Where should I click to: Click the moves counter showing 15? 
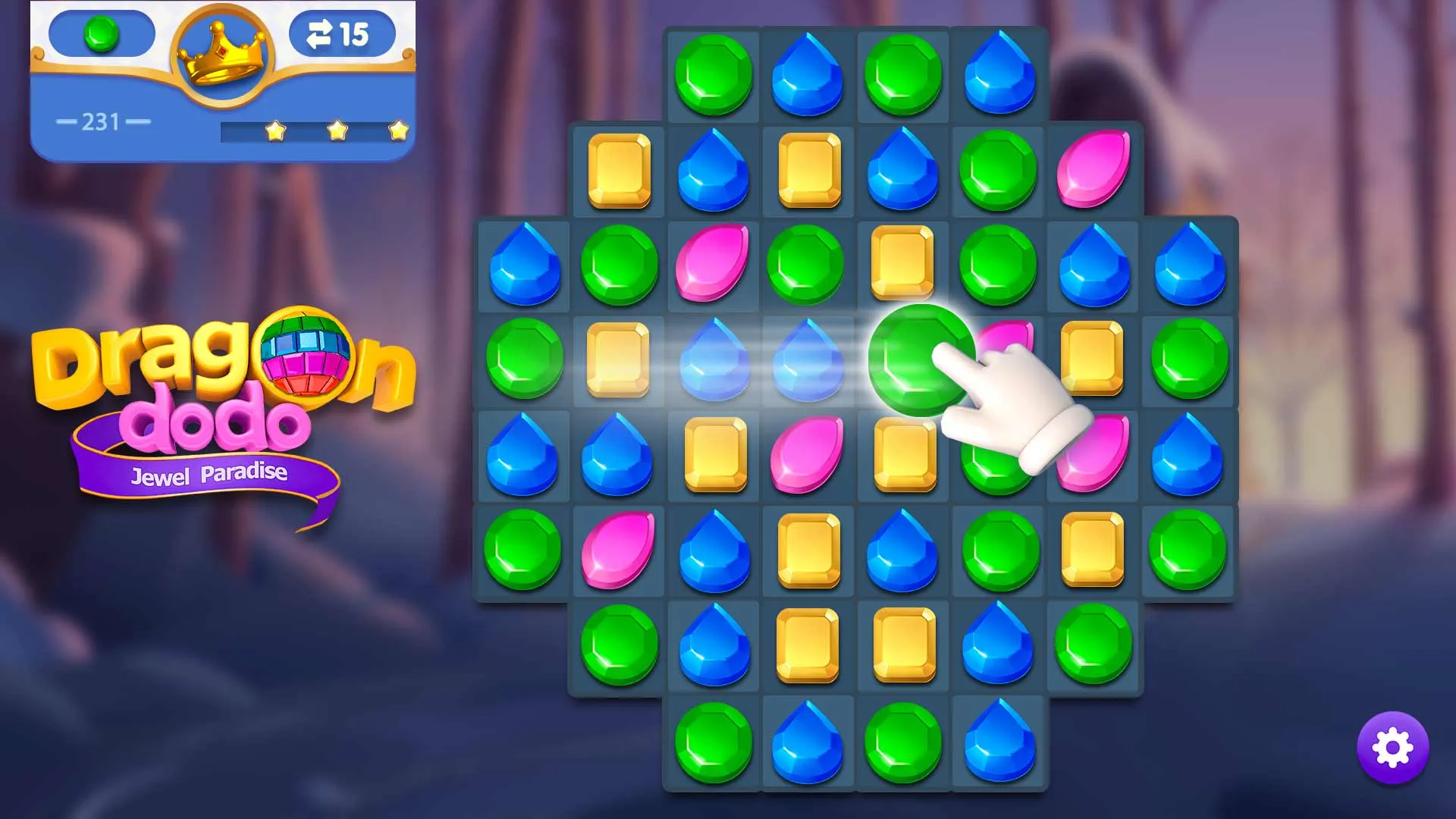pos(340,33)
